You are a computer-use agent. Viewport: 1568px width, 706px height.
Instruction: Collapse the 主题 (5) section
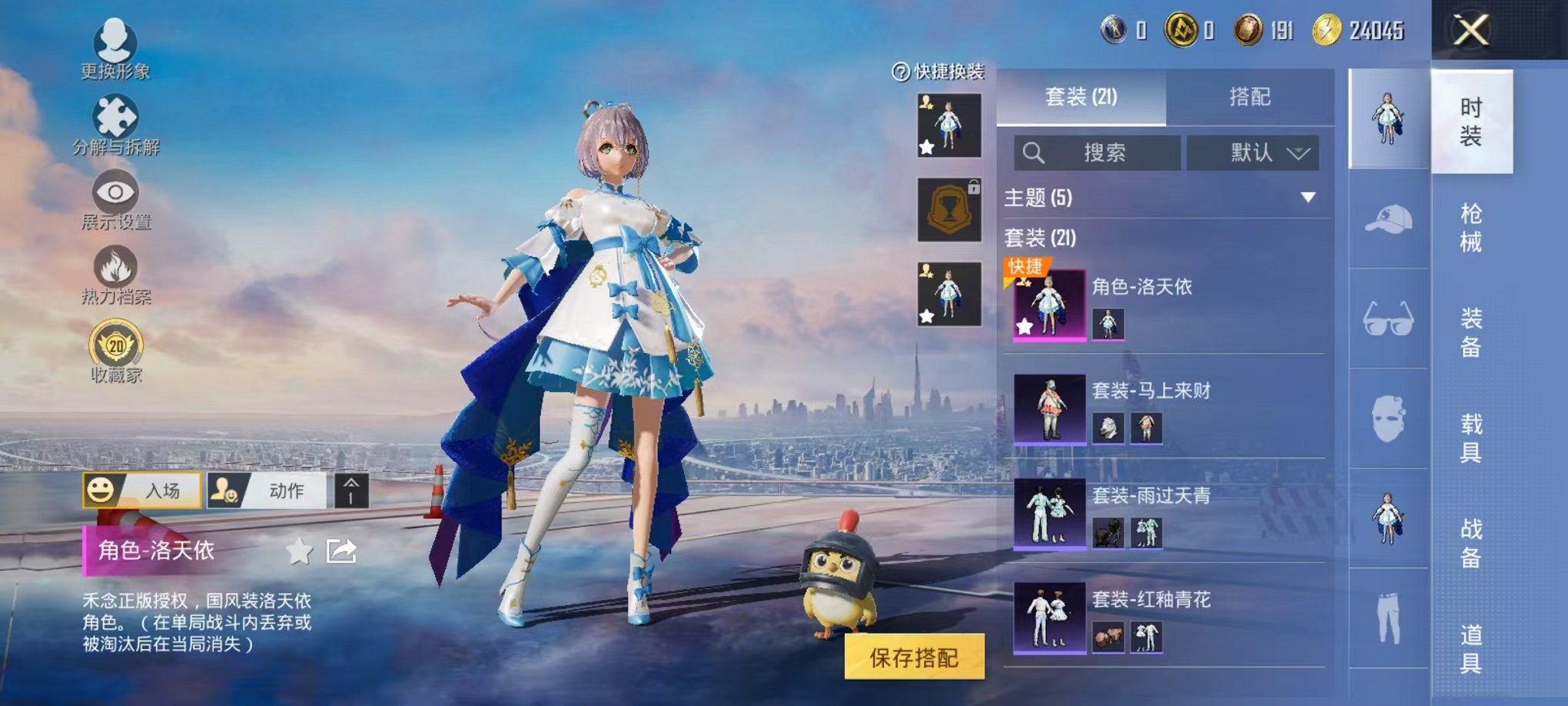pyautogui.click(x=1307, y=196)
